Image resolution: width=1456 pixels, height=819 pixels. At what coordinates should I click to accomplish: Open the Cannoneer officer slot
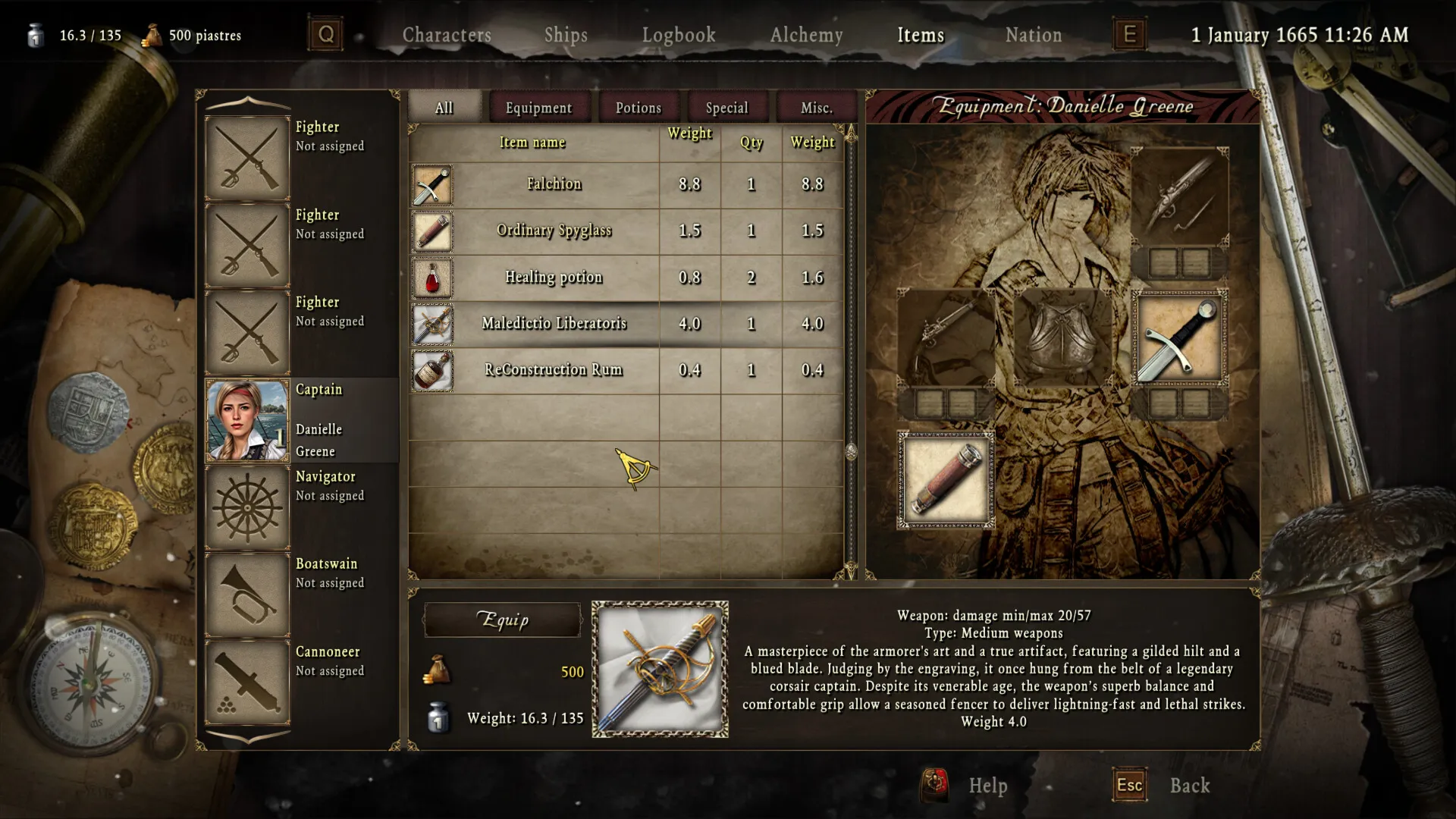[247, 681]
